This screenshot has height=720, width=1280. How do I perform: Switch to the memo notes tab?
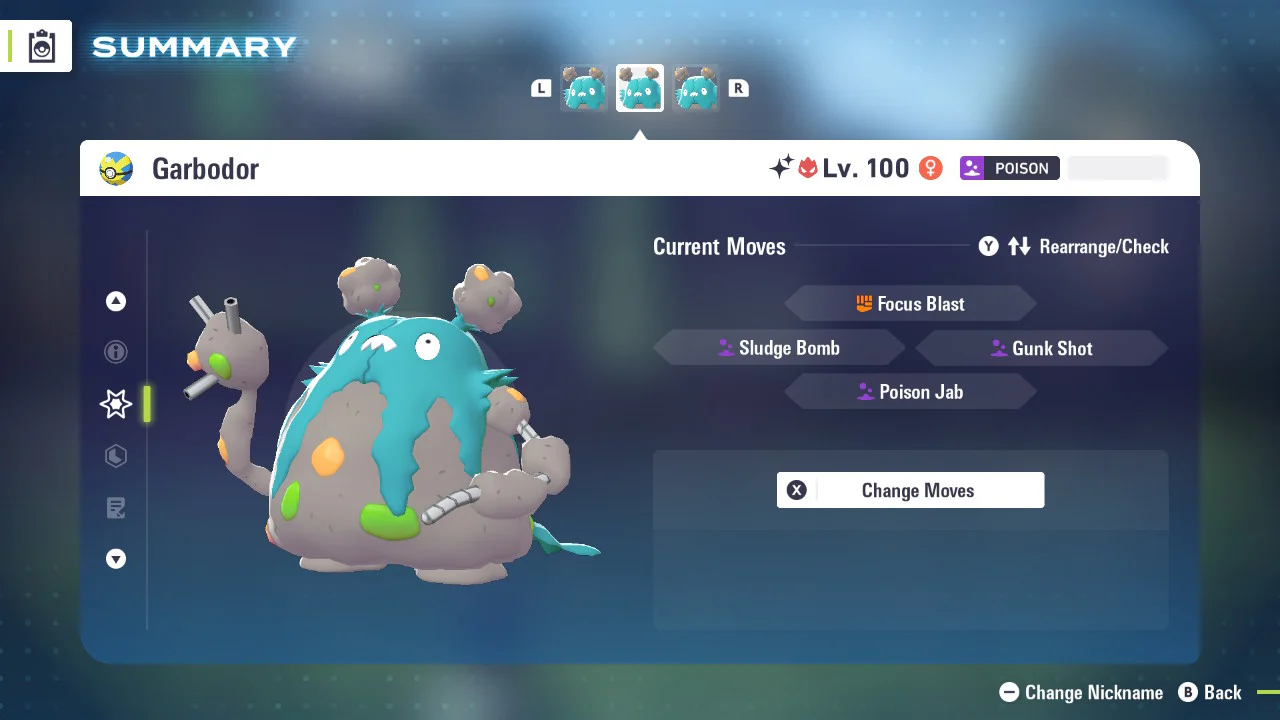116,508
